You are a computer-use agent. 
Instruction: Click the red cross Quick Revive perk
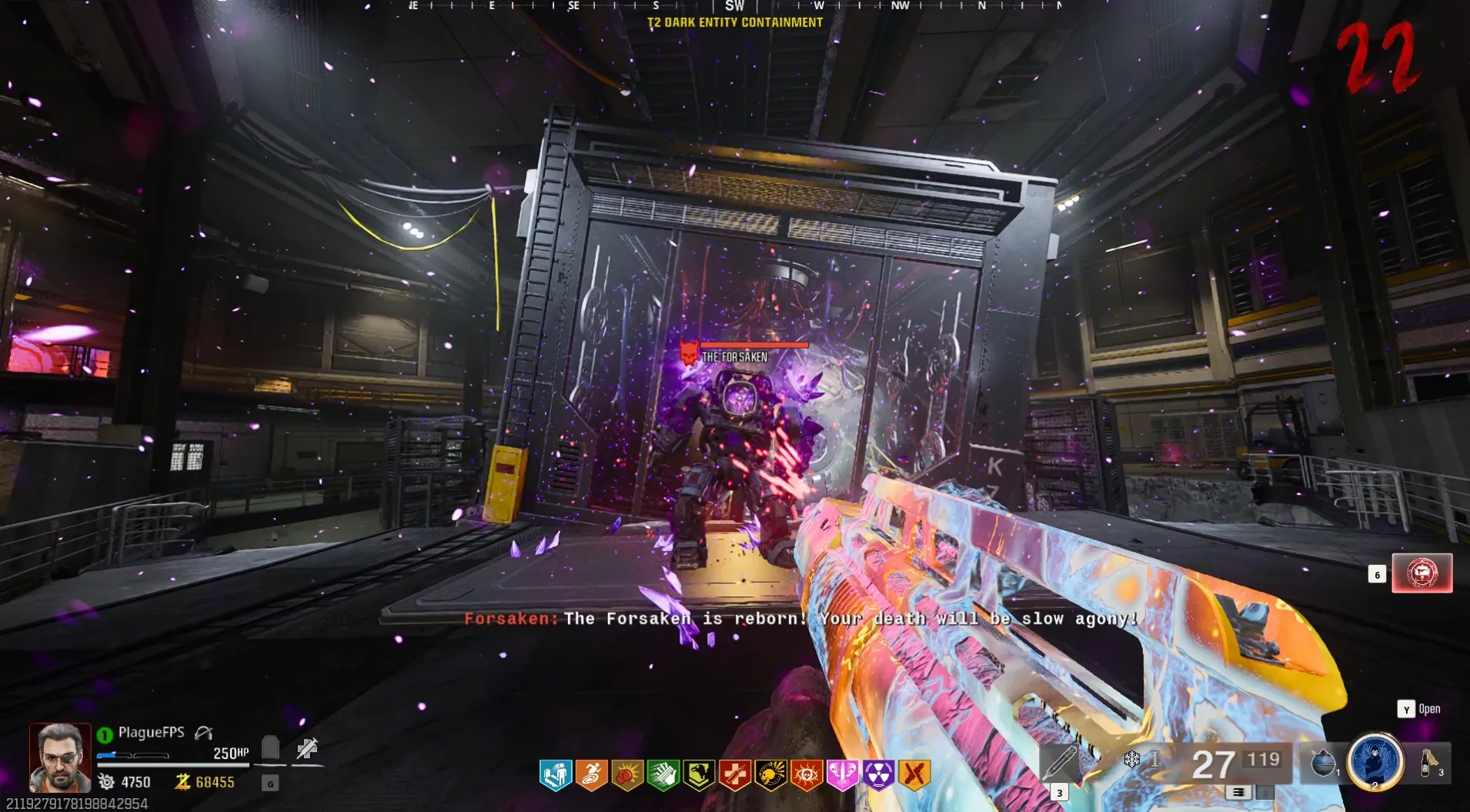pyautogui.click(x=734, y=775)
